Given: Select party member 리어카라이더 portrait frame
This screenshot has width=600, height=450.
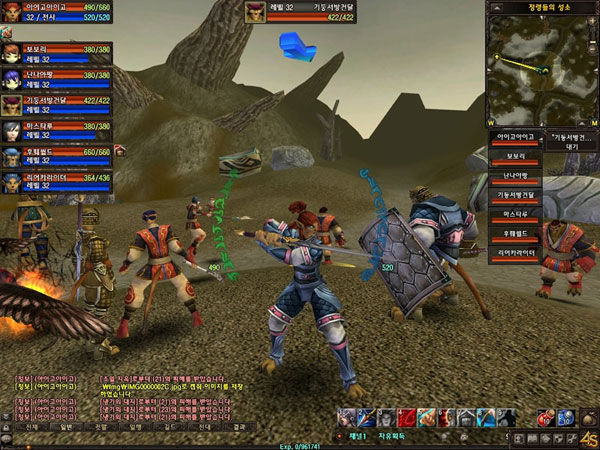Looking at the screenshot, I should point(12,182).
